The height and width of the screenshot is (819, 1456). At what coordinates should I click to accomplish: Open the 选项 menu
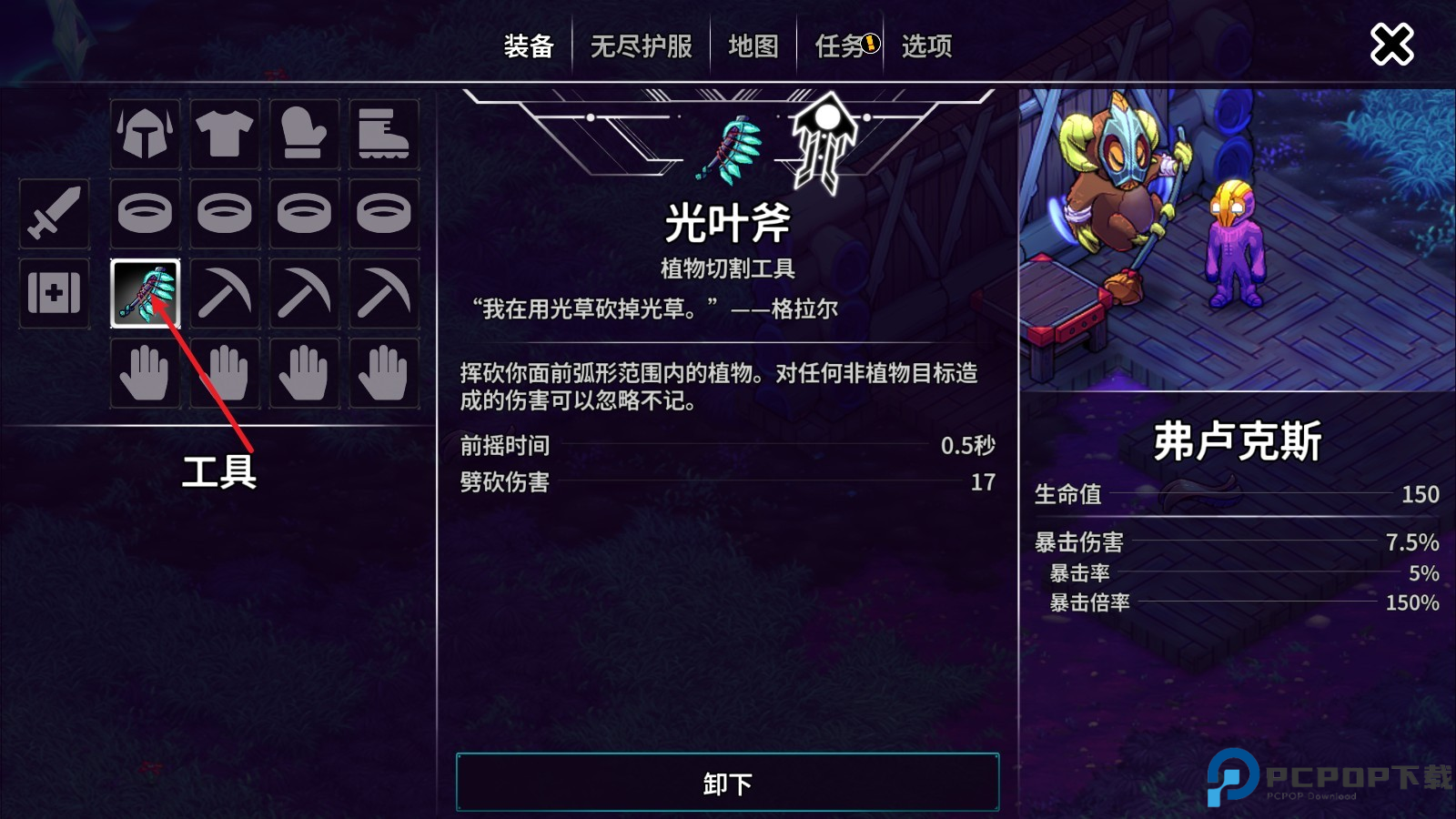point(925,46)
